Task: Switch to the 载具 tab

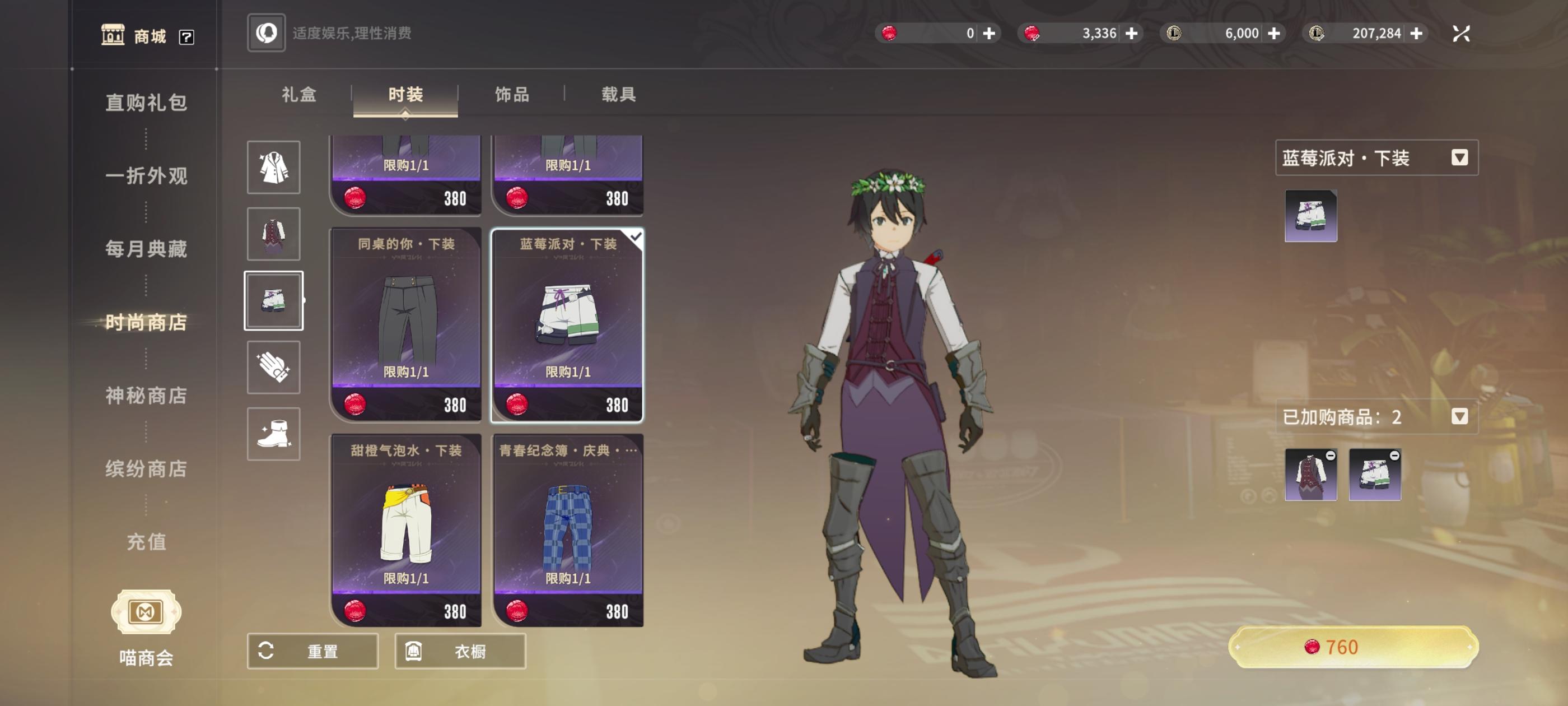Action: [x=618, y=95]
